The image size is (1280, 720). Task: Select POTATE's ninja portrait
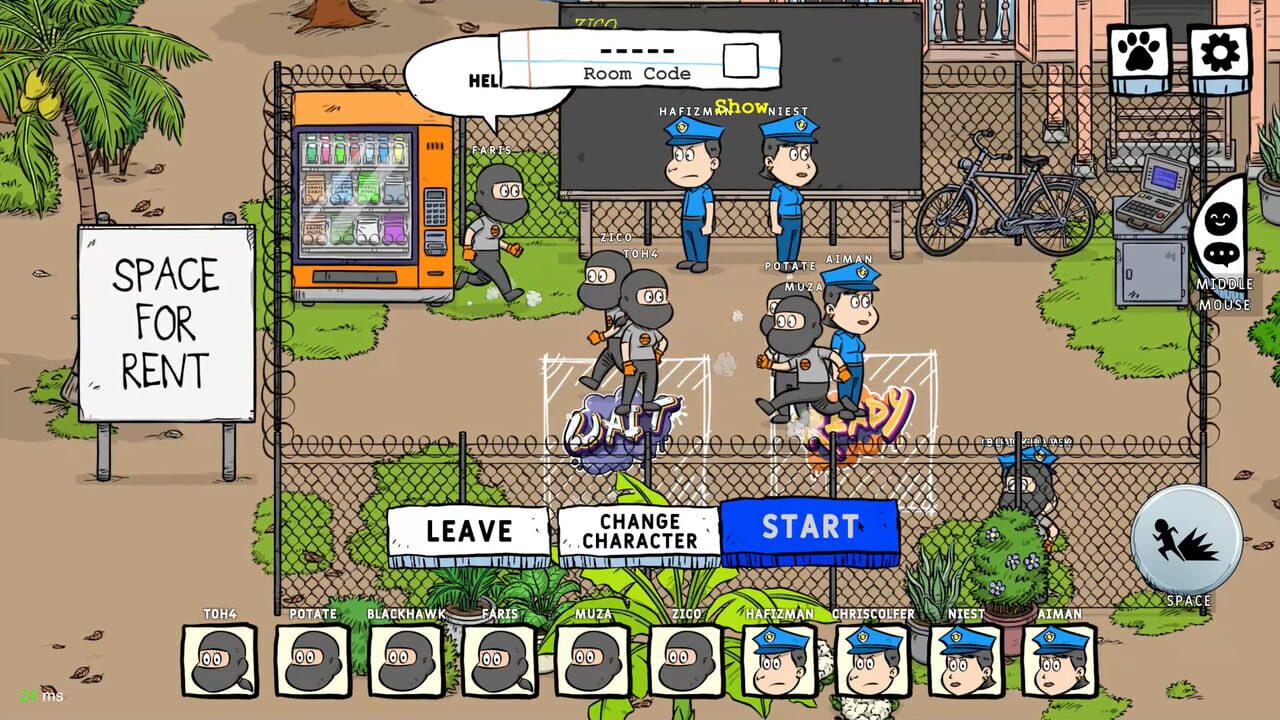coord(313,658)
